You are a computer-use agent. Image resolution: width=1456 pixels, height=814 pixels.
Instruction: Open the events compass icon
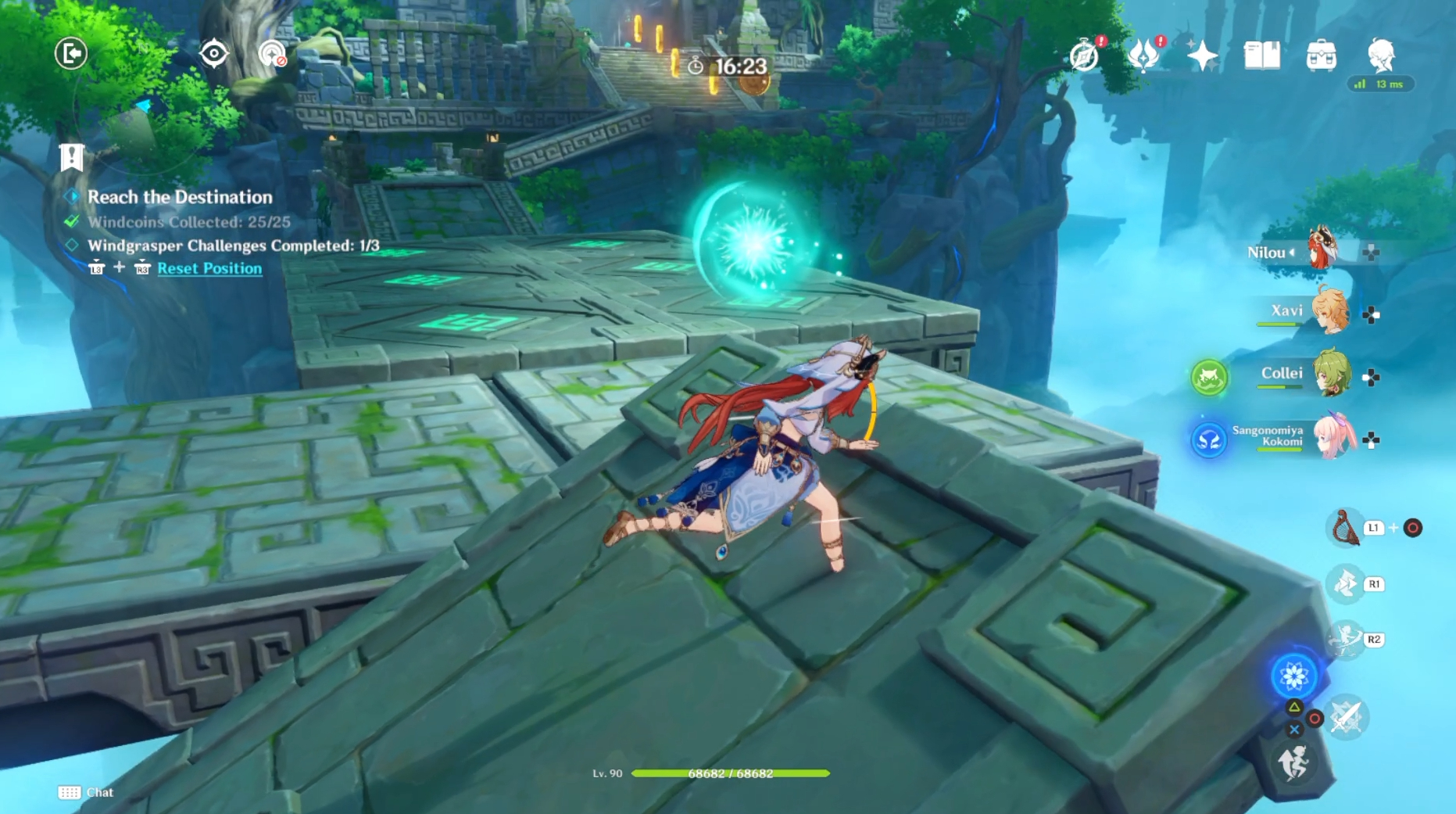click(x=1084, y=56)
